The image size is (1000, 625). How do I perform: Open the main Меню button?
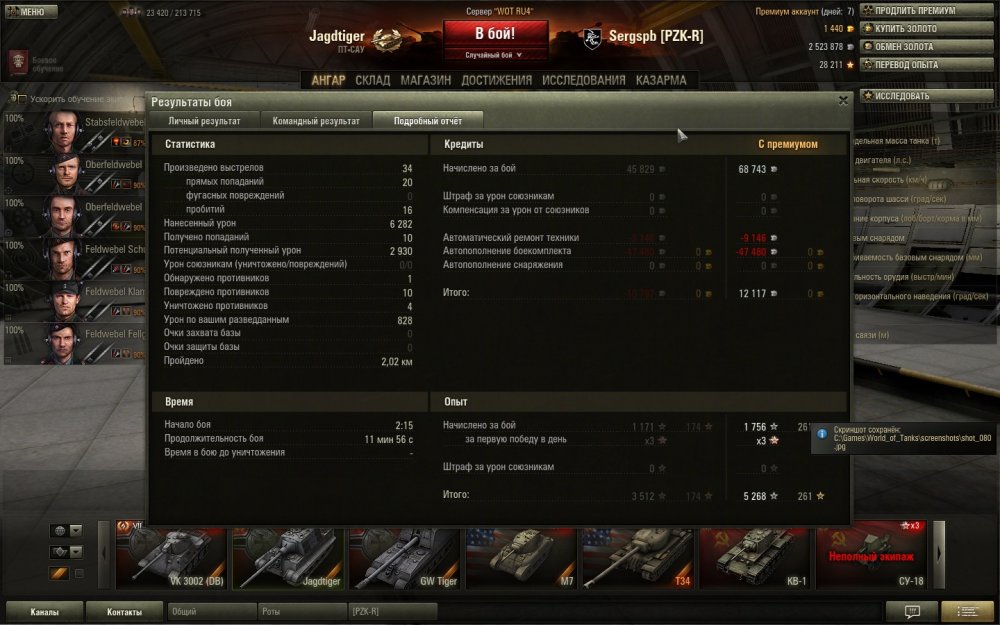coord(26,12)
